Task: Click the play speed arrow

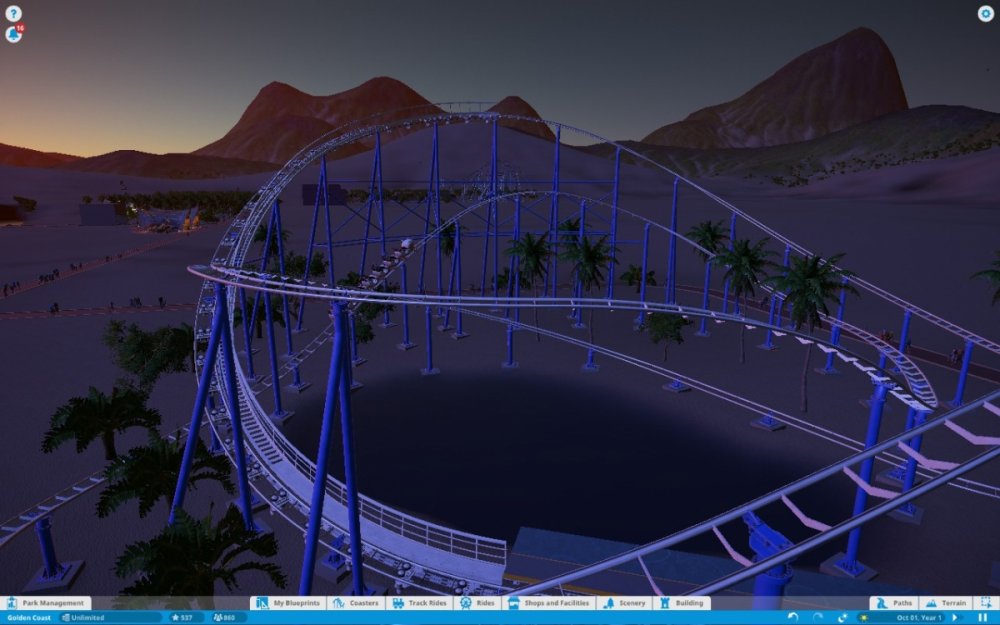Action: (x=955, y=617)
